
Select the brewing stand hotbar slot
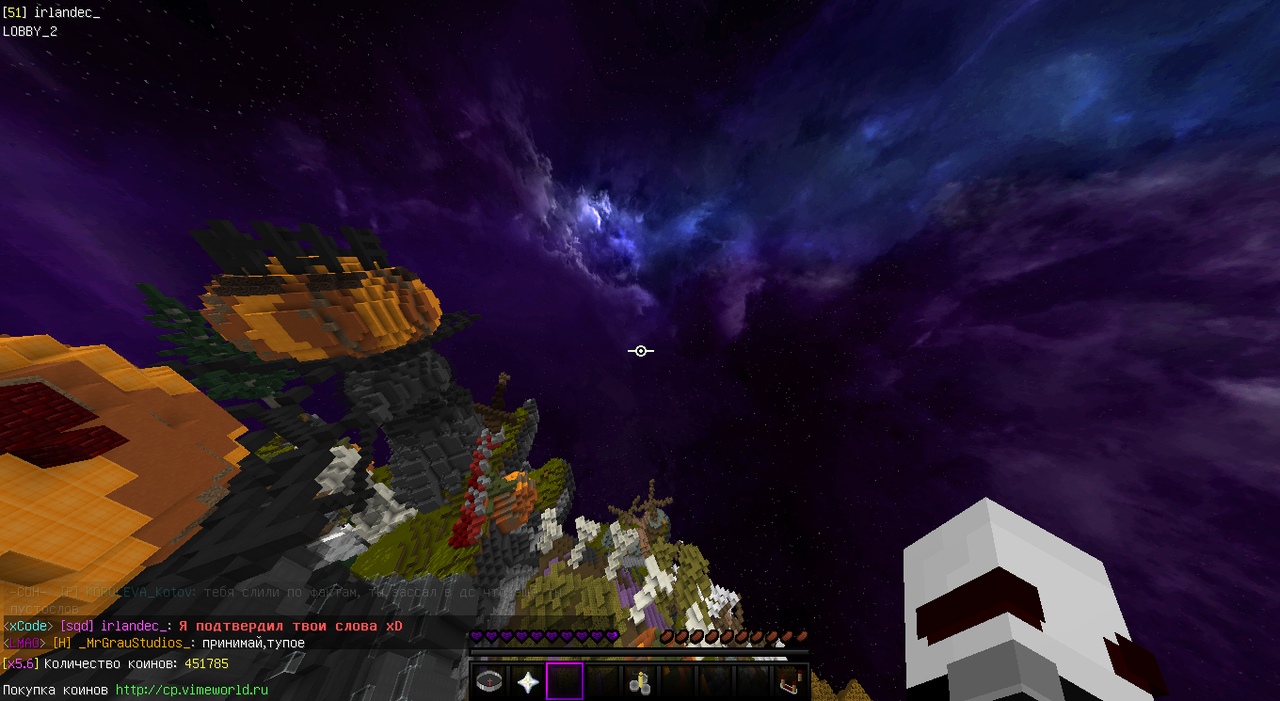pyautogui.click(x=639, y=682)
